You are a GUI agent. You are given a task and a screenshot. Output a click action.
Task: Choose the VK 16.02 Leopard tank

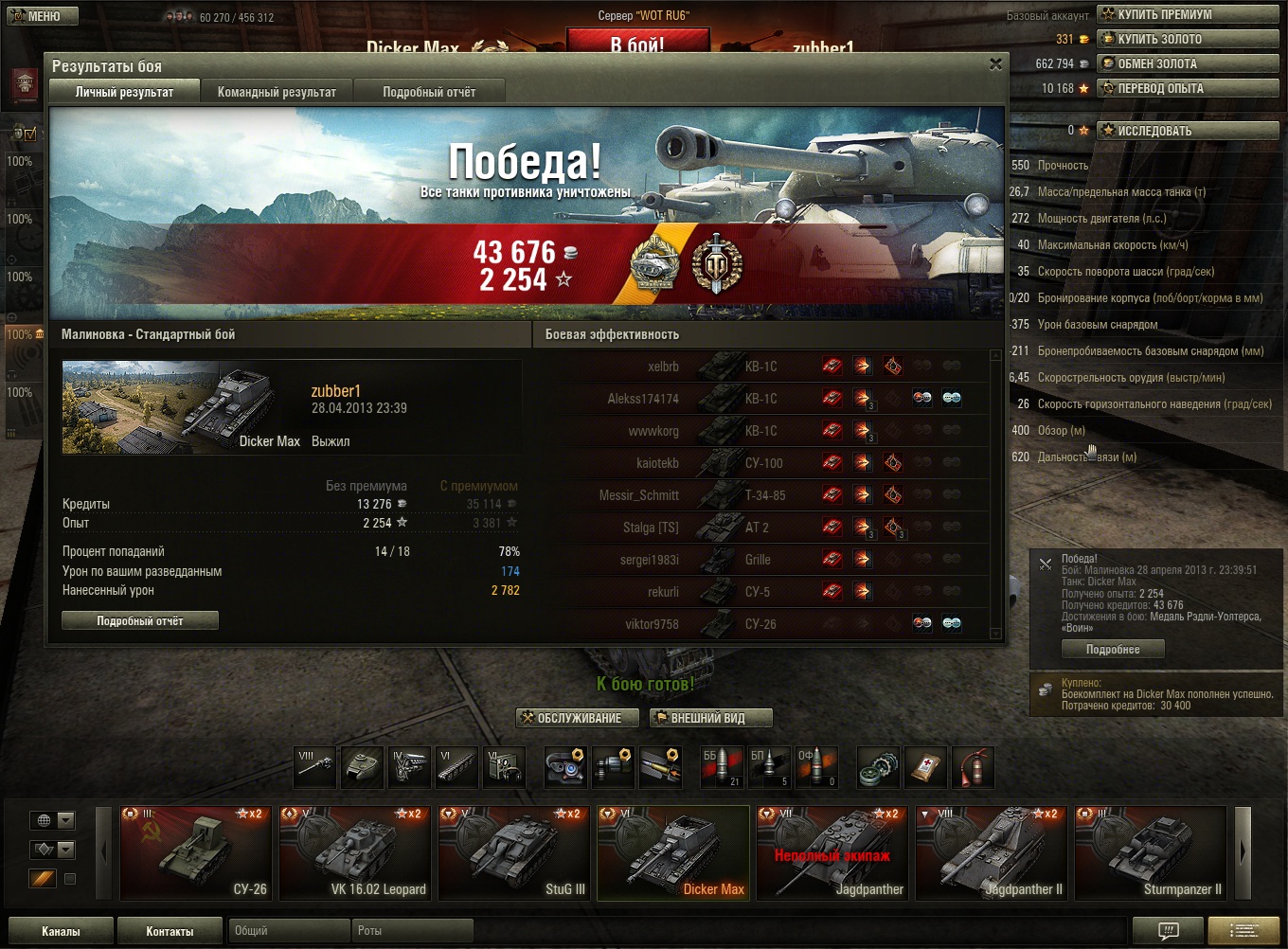click(x=354, y=852)
